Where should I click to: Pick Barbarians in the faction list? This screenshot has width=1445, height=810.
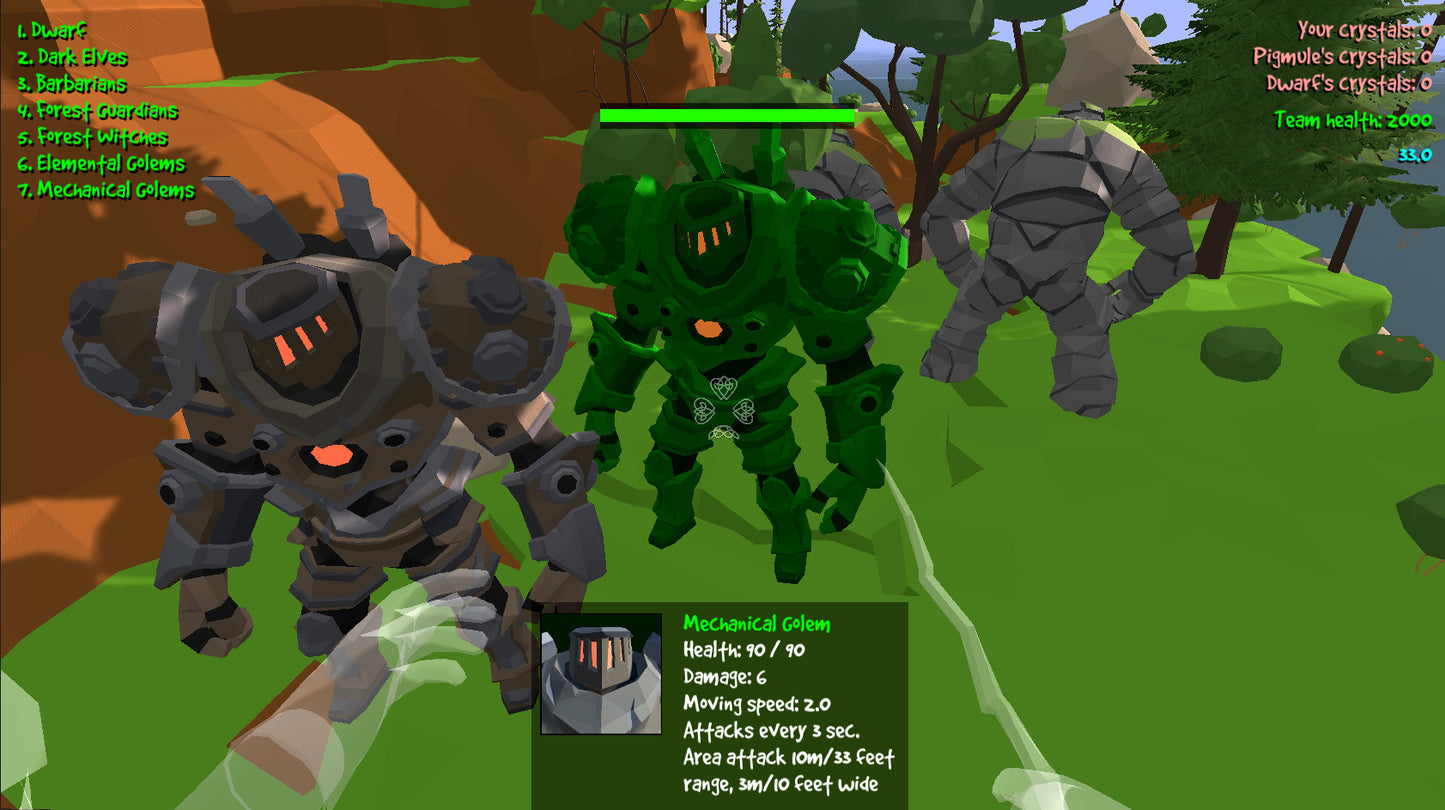point(72,84)
